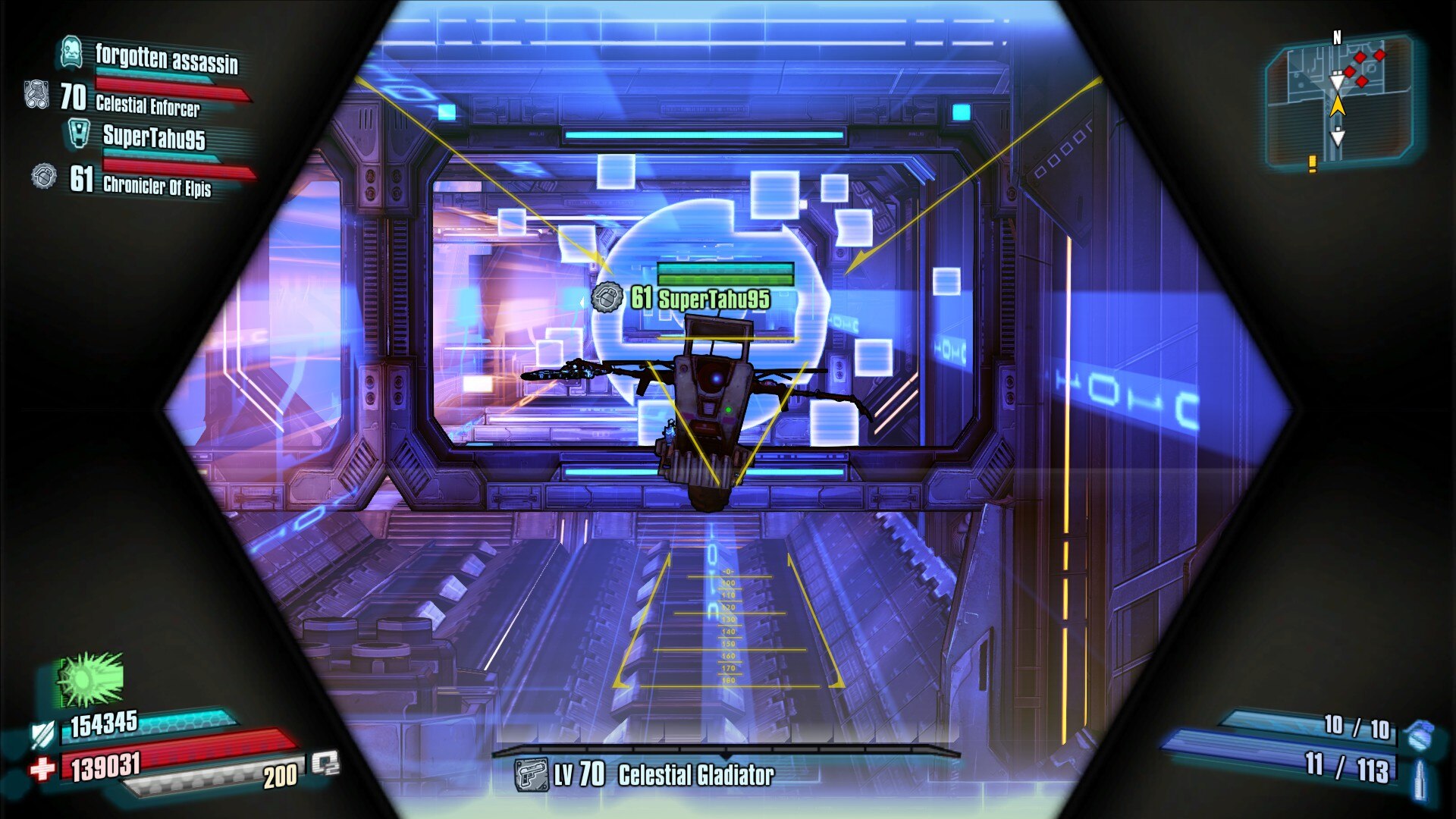Click the bullet icon beside 11 / 113

[1420, 779]
